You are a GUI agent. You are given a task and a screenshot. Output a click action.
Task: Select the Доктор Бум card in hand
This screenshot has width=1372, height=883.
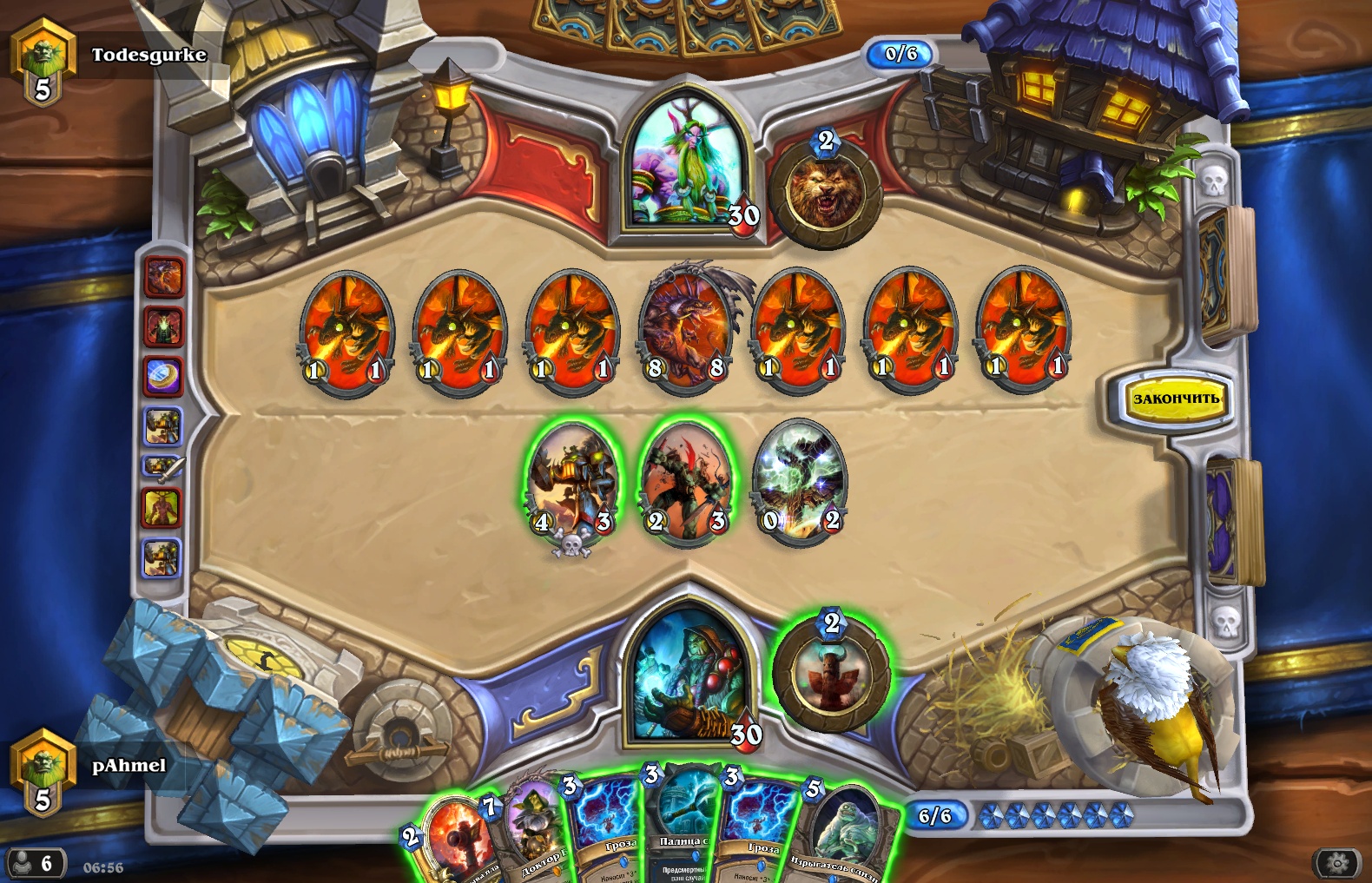531,834
